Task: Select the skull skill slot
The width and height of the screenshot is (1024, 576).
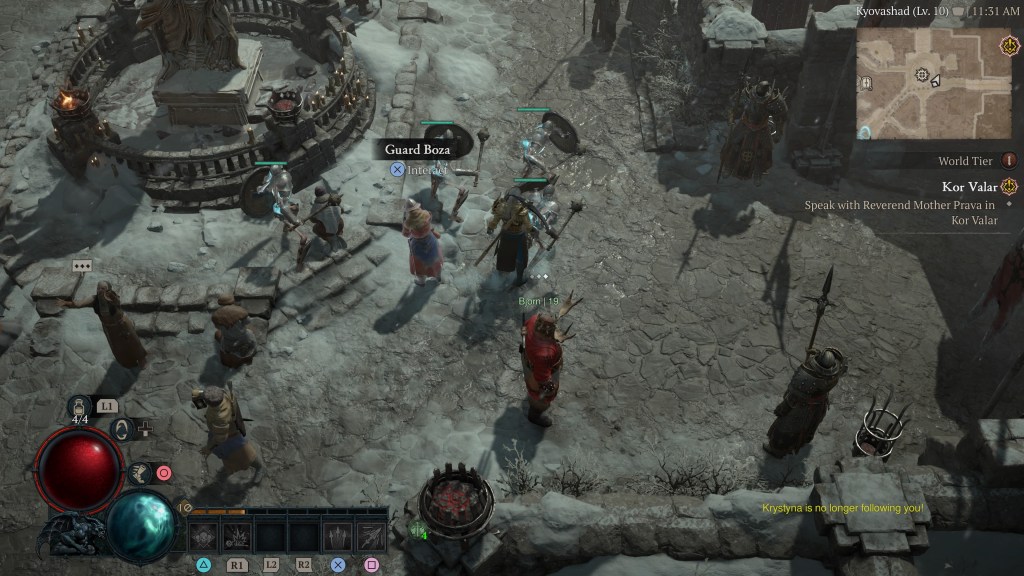Action: [x=204, y=536]
